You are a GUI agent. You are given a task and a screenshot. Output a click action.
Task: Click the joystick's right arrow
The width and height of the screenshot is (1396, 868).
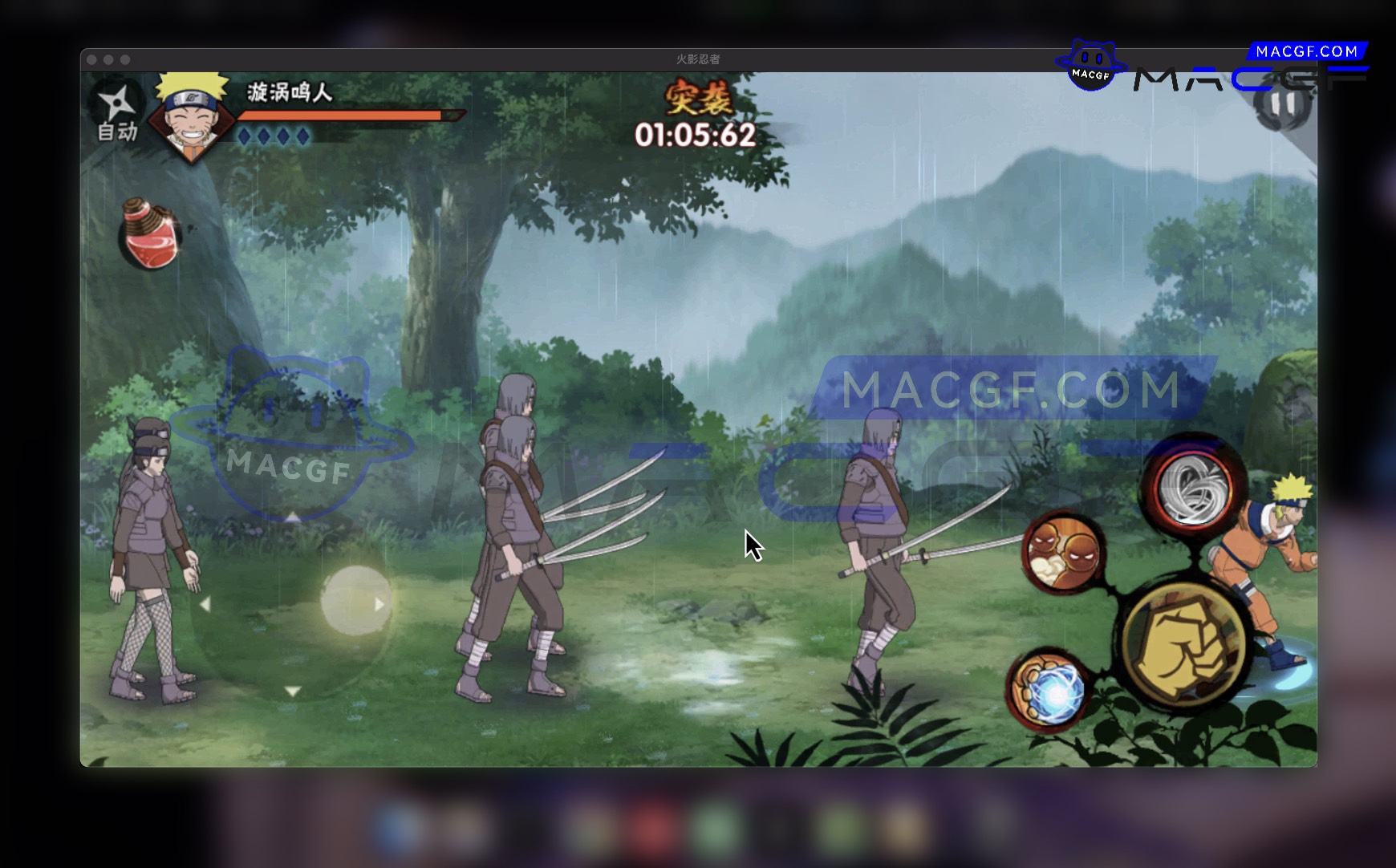tap(379, 604)
